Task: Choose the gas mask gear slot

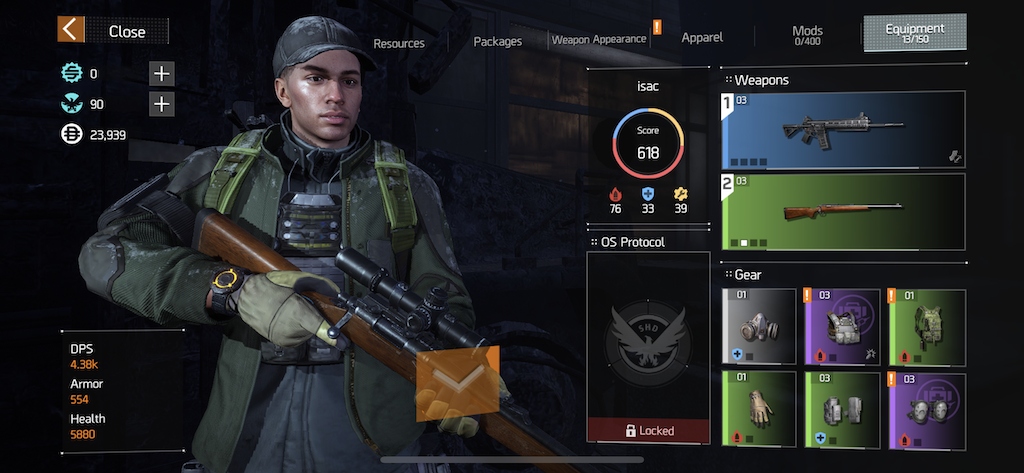Action: click(x=758, y=326)
